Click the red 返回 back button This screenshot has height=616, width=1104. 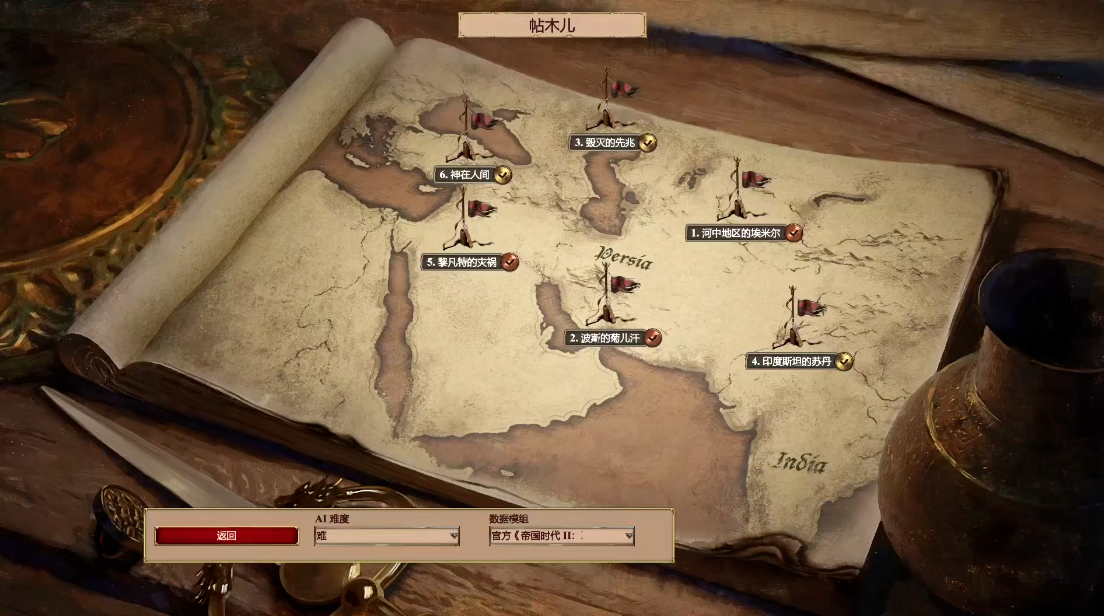pos(227,536)
